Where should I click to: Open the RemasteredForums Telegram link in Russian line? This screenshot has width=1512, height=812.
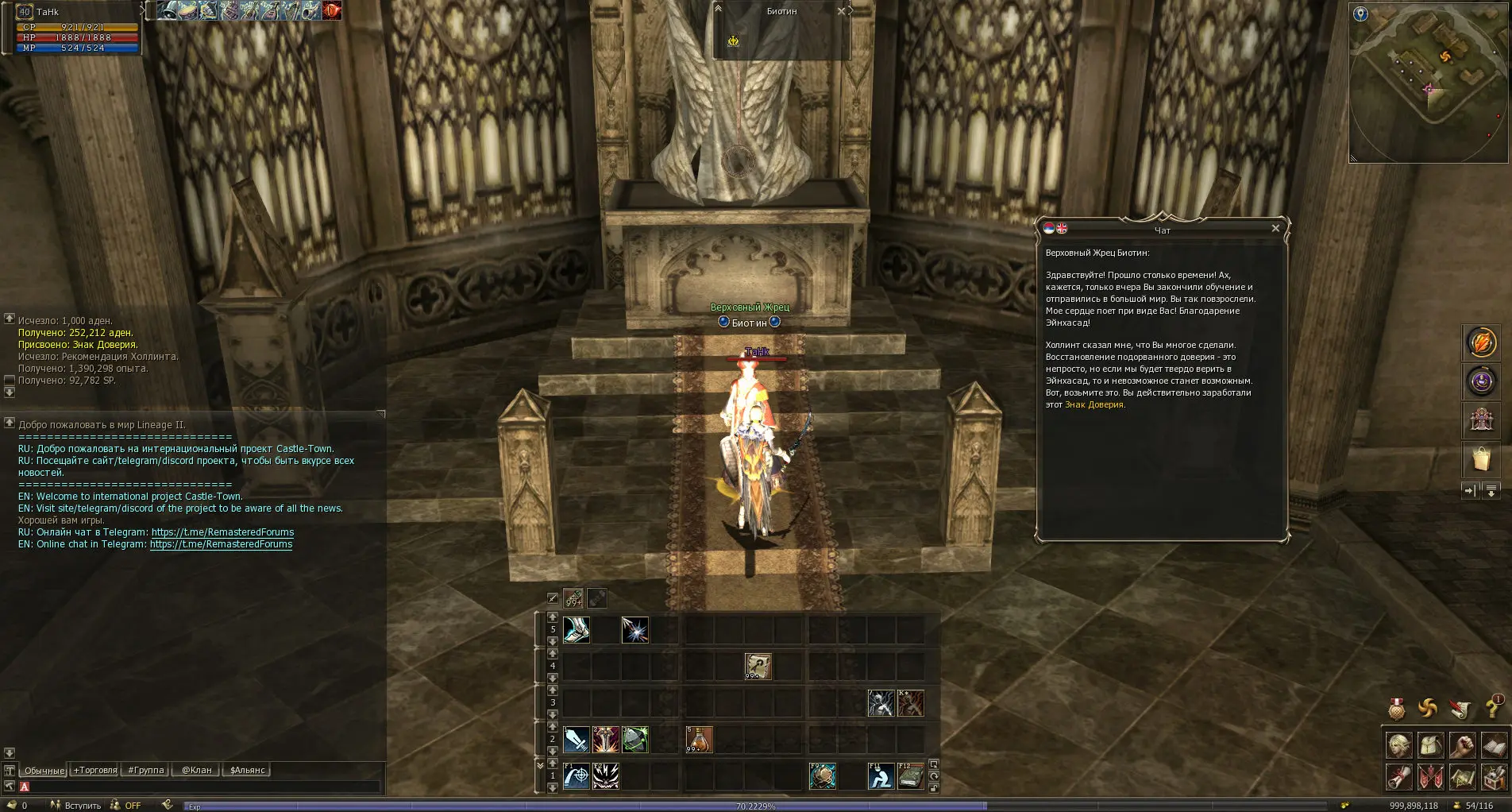pyautogui.click(x=222, y=532)
